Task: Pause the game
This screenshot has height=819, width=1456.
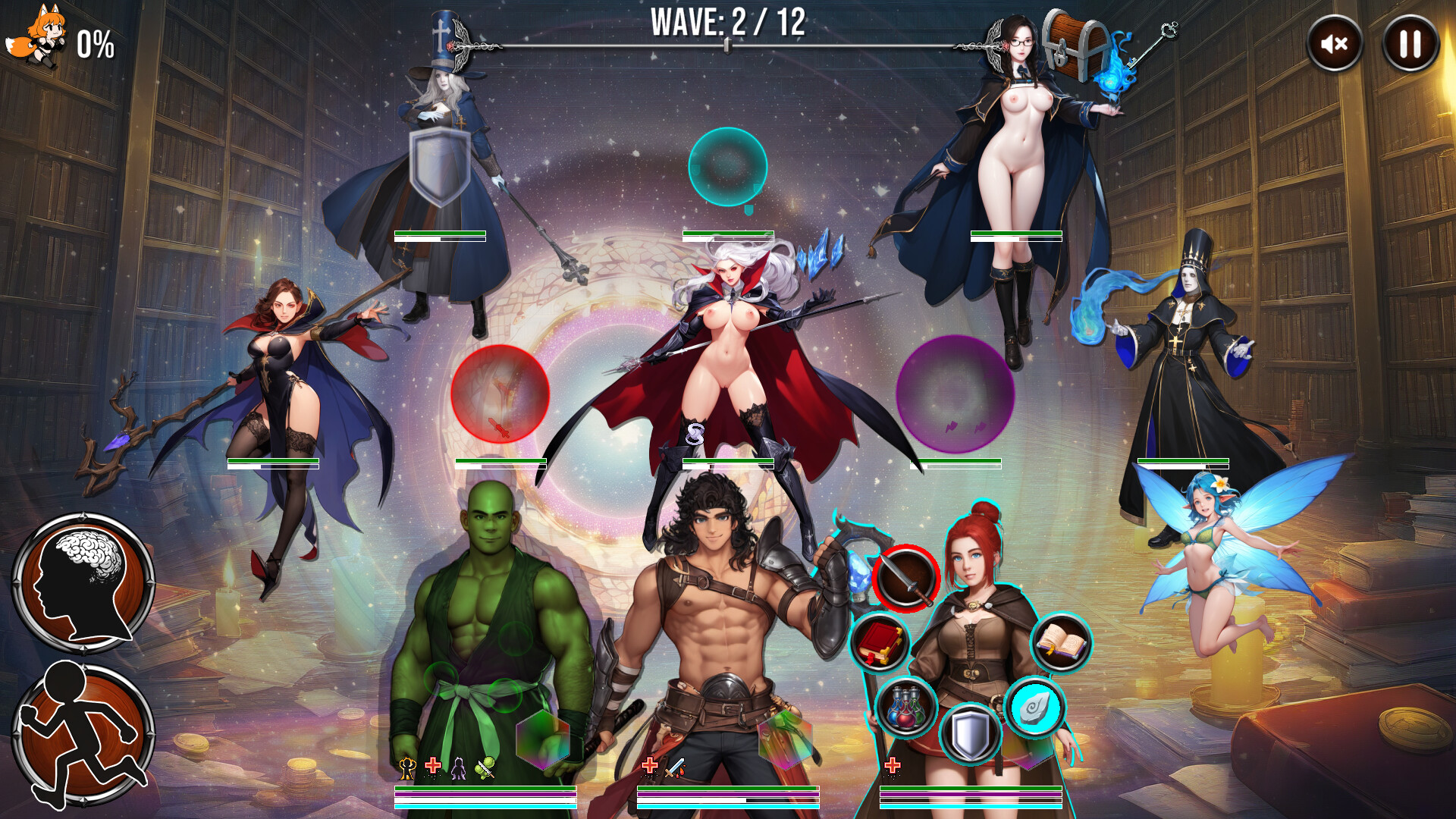Action: [x=1407, y=44]
